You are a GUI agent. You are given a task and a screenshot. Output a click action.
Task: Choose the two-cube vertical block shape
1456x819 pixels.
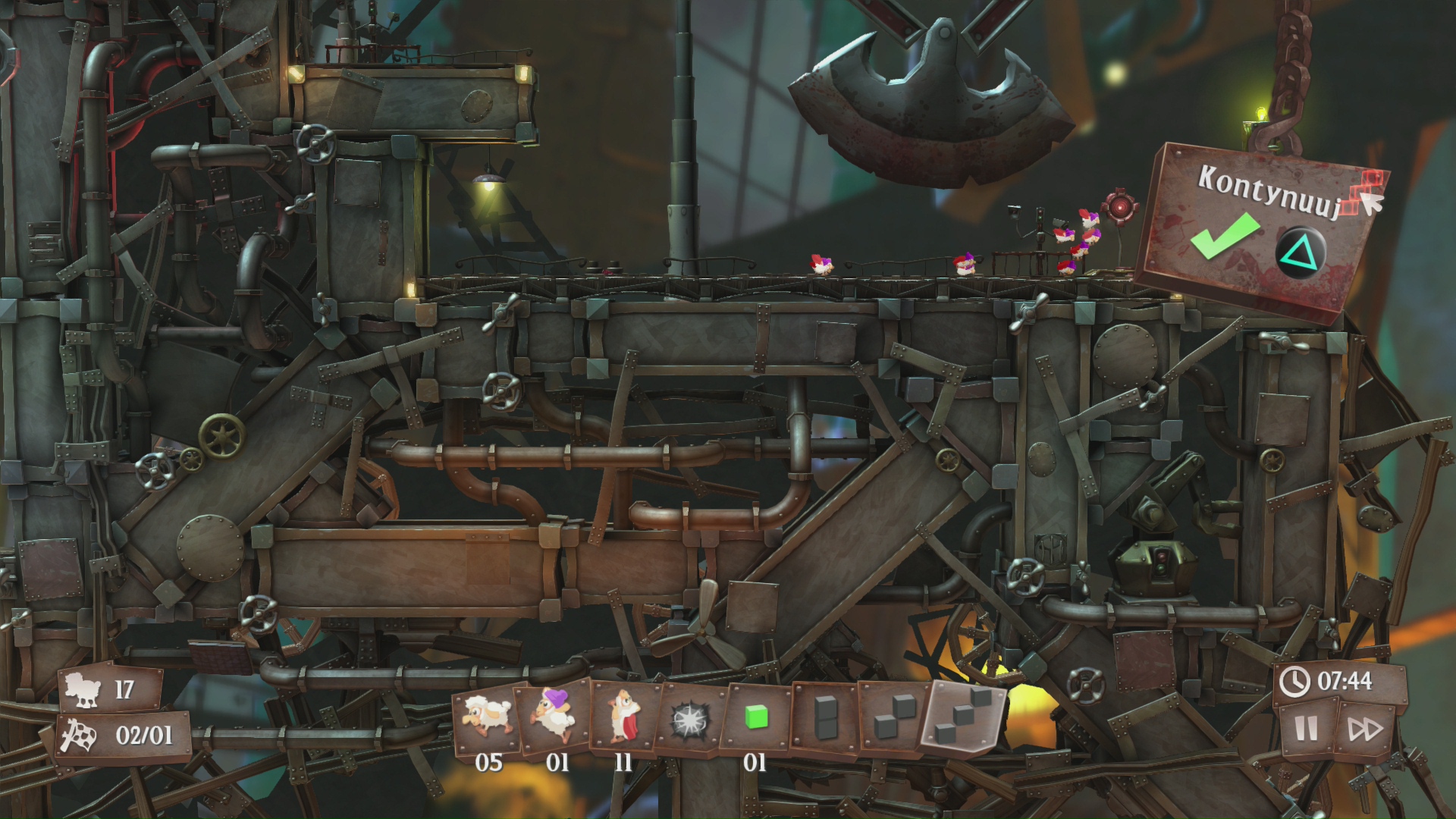[825, 717]
